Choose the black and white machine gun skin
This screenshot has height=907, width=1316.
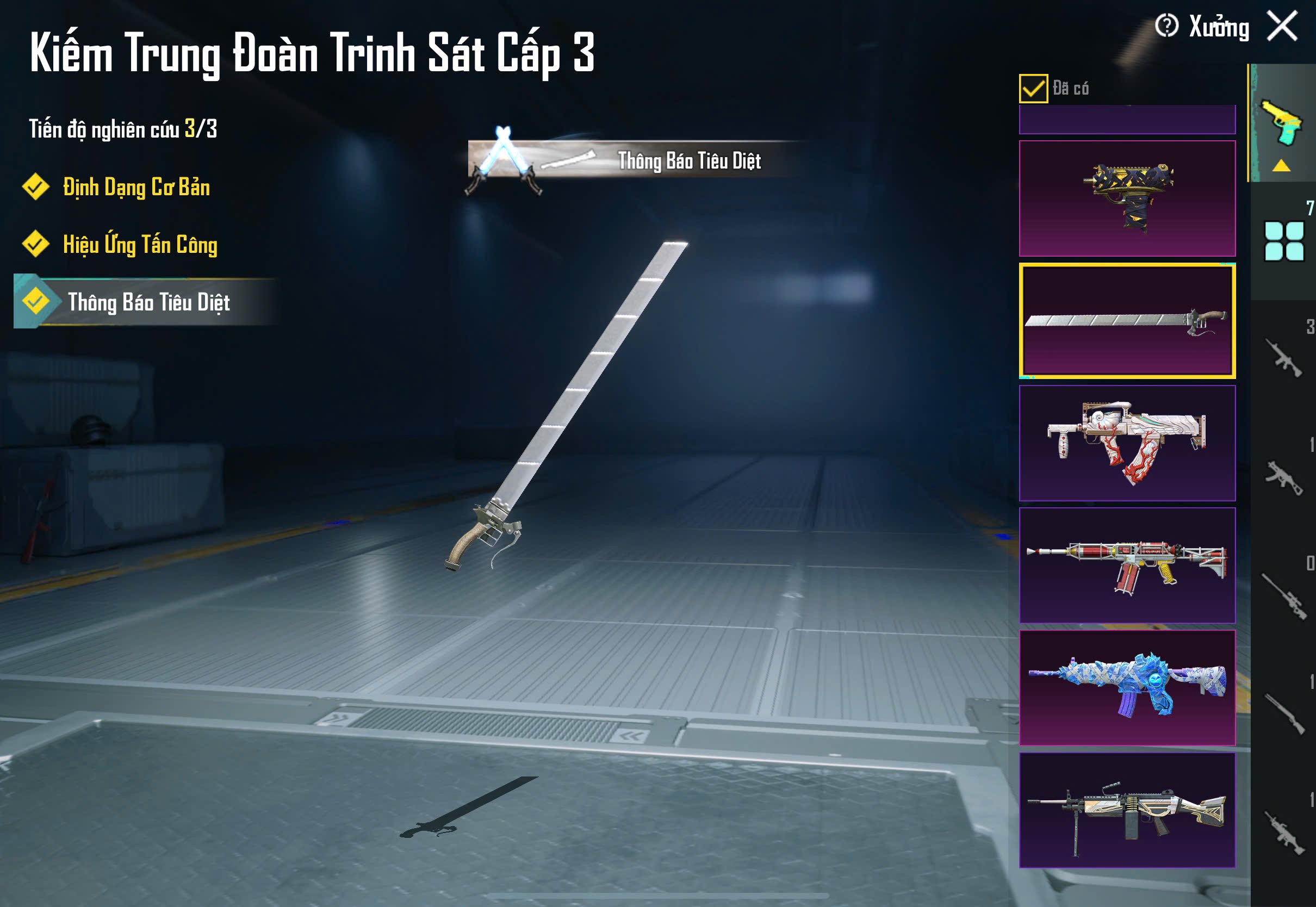(x=1127, y=810)
